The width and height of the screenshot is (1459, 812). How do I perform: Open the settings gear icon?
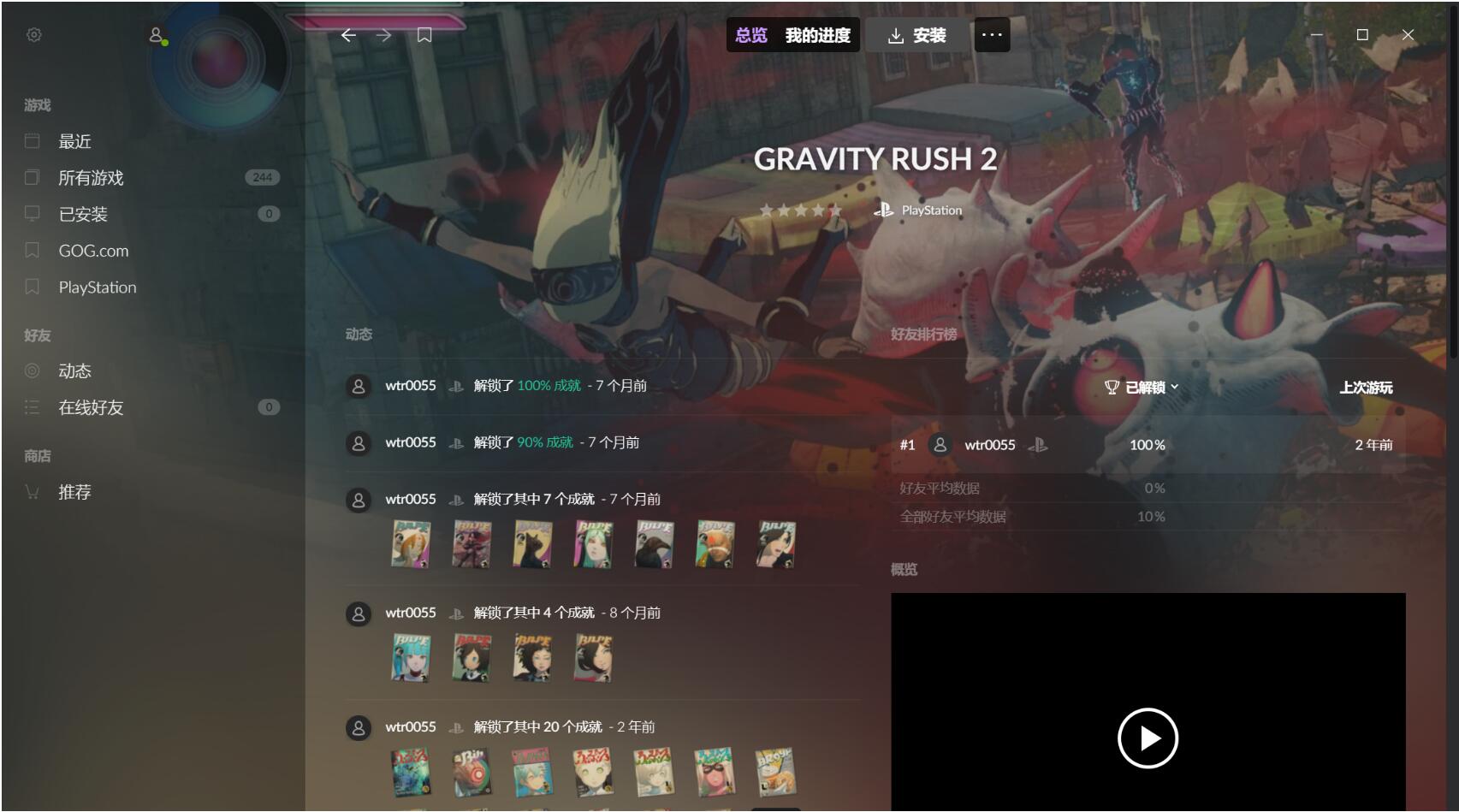(x=34, y=35)
